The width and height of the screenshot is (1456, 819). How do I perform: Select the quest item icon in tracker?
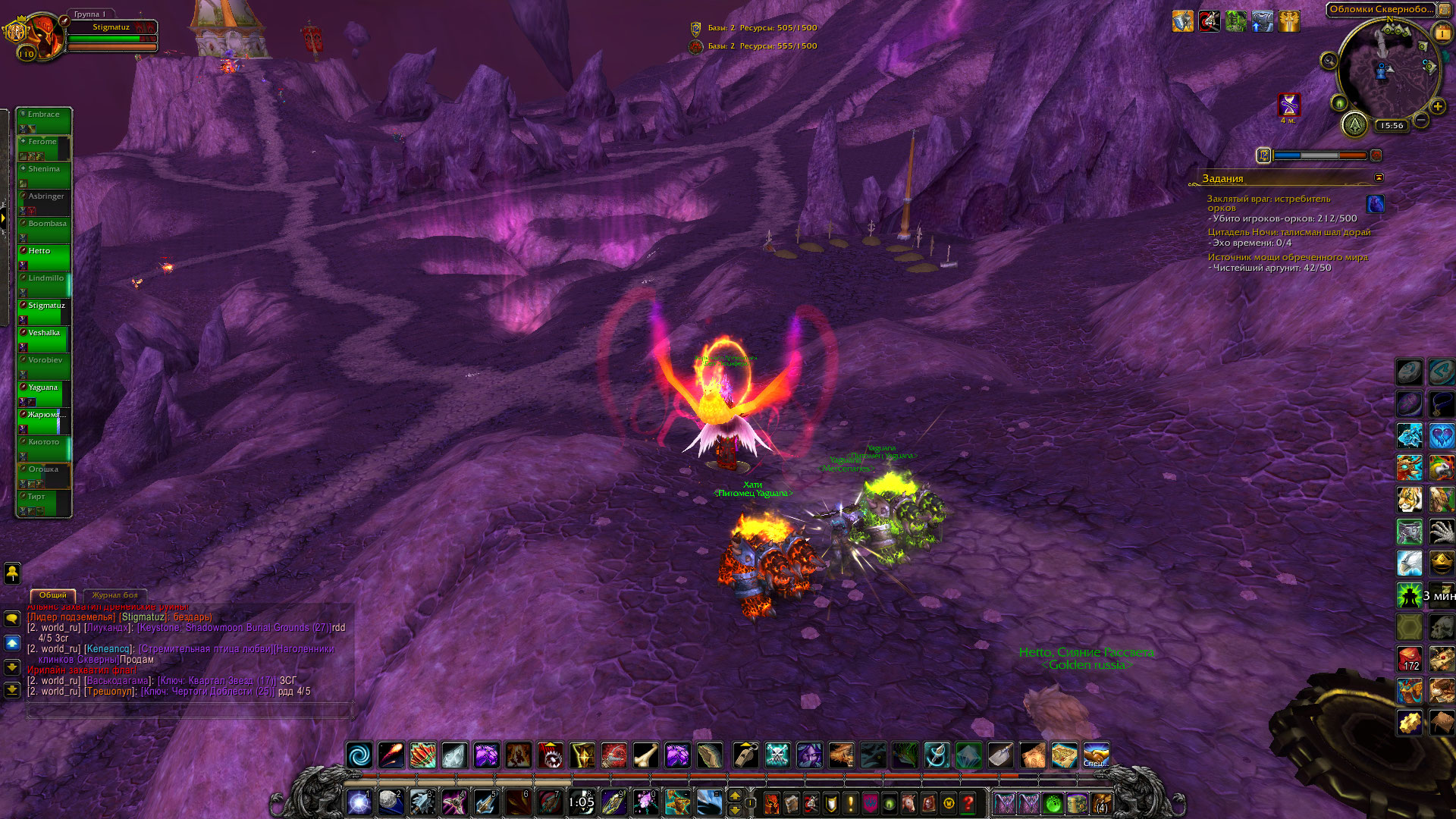pyautogui.click(x=1375, y=203)
